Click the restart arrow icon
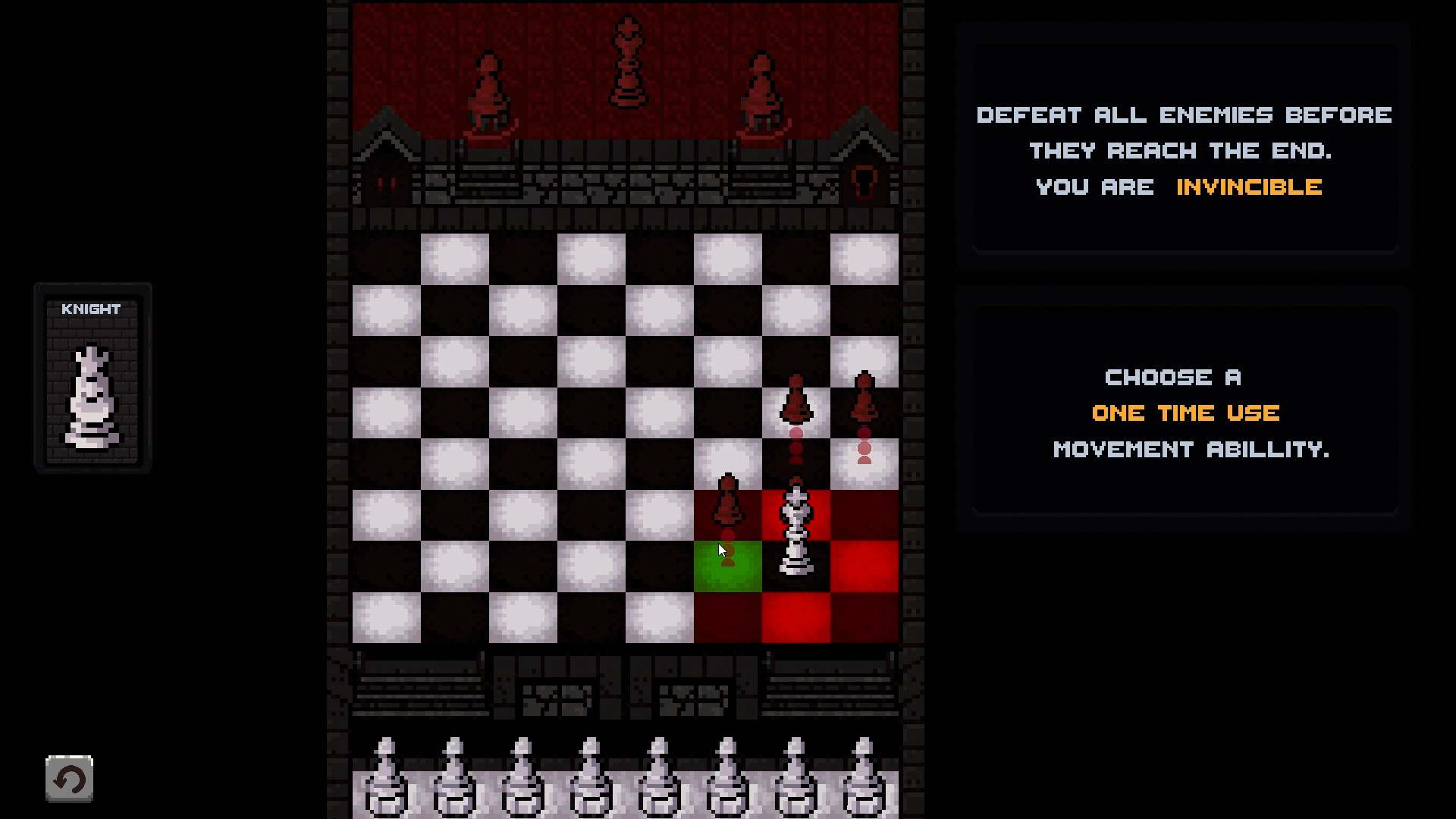 click(x=70, y=778)
